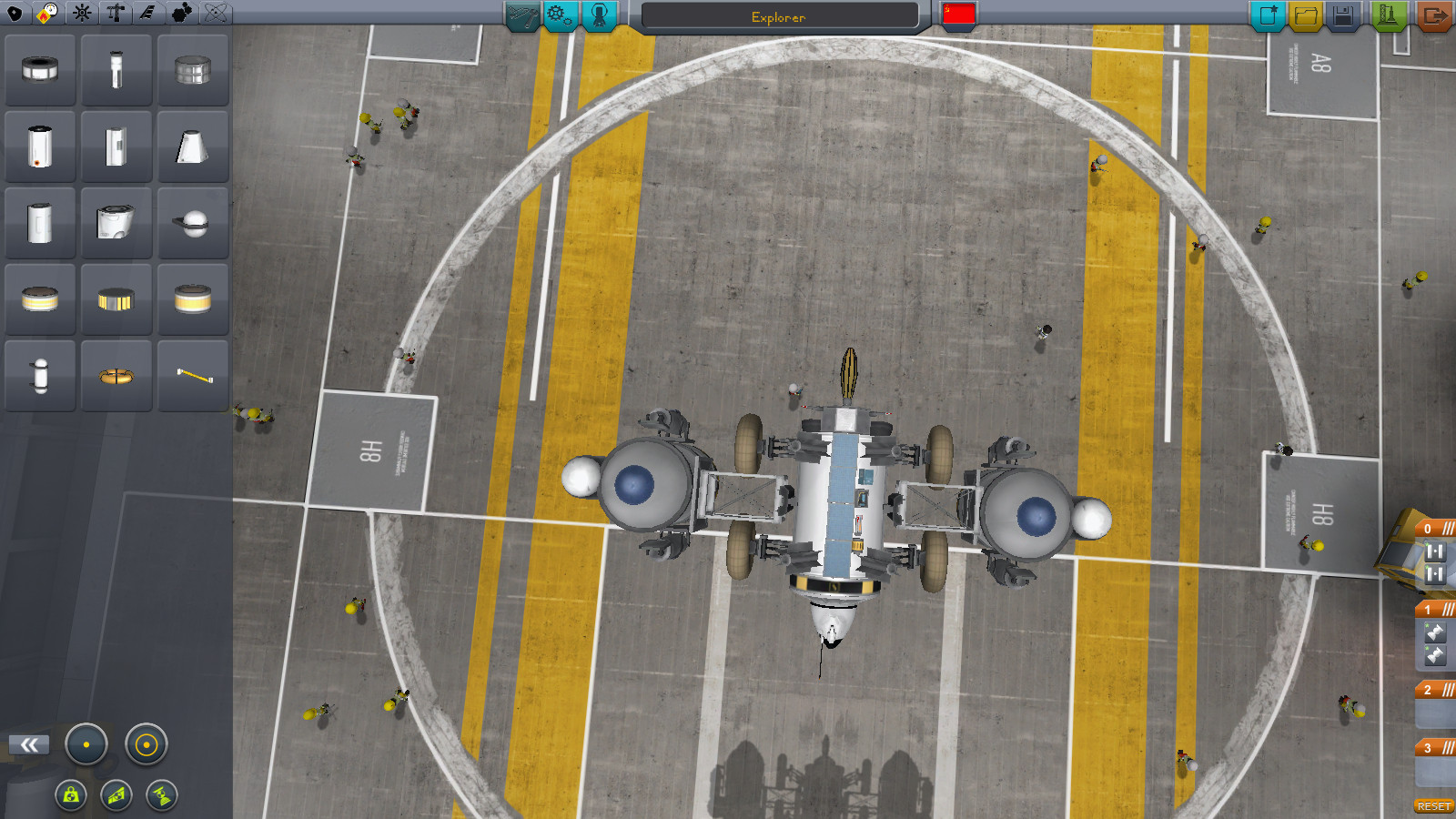Screen dimensions: 1456x819
Task: Reset the staging stack
Action: point(1433,806)
